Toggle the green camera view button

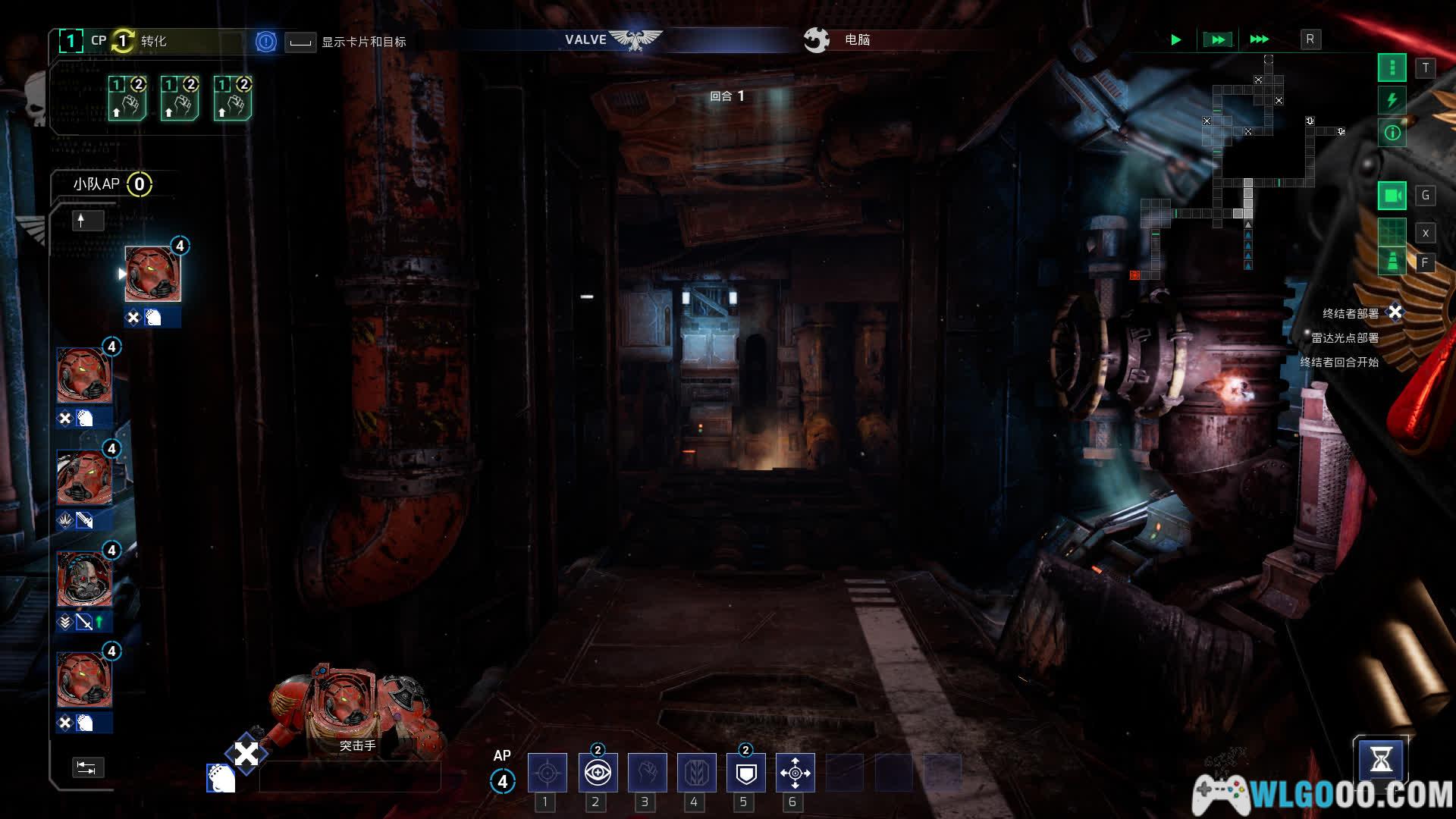(x=1392, y=196)
